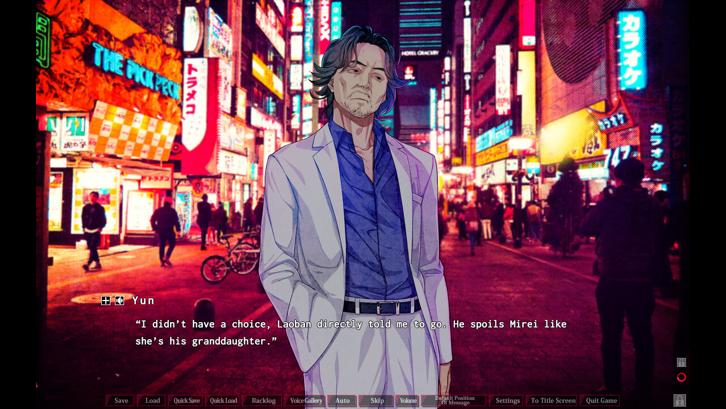Image resolution: width=726 pixels, height=409 pixels.
Task: Click the plus icon beside Yun's name
Action: (106, 300)
